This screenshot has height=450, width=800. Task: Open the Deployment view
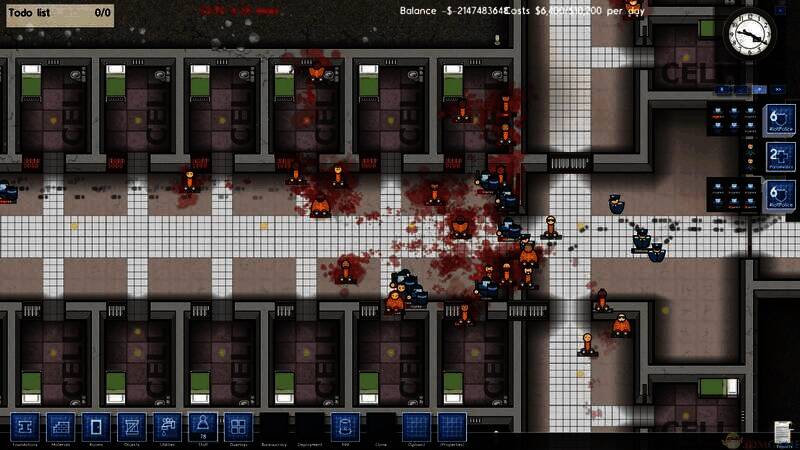[308, 429]
